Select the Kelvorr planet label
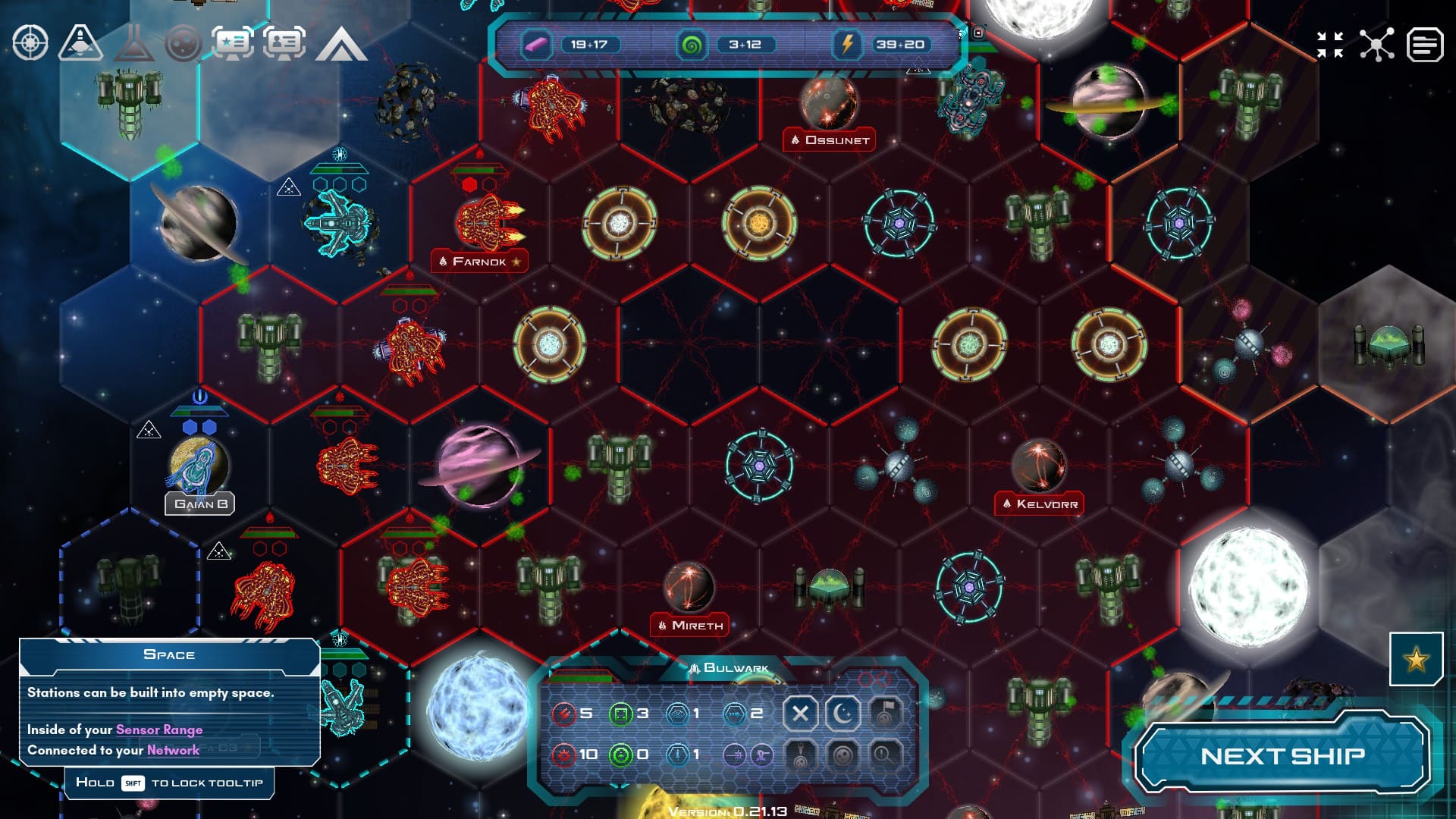The width and height of the screenshot is (1456, 819). (1040, 504)
